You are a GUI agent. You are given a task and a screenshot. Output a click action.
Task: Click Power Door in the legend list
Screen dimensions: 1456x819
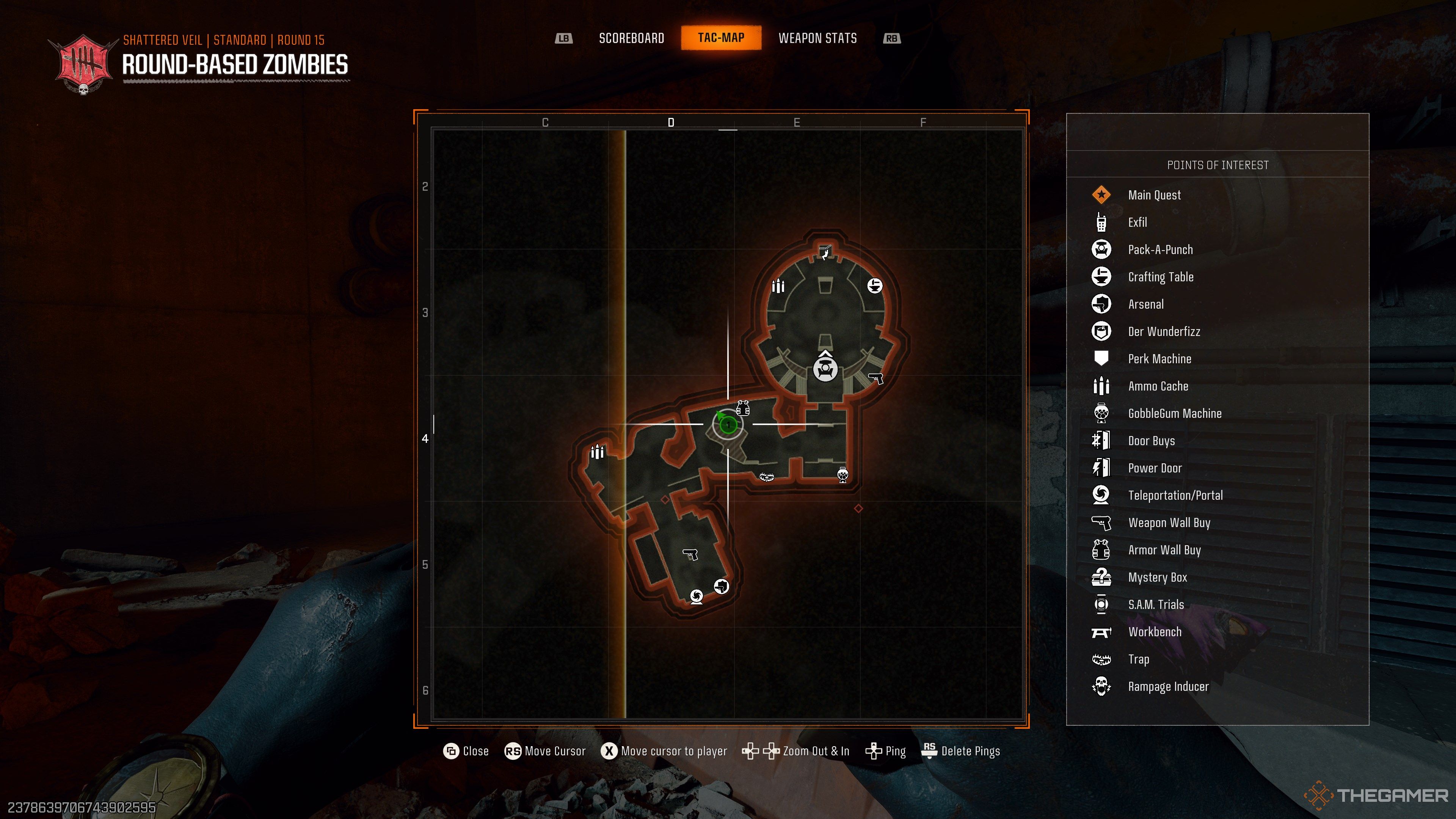click(x=1154, y=468)
